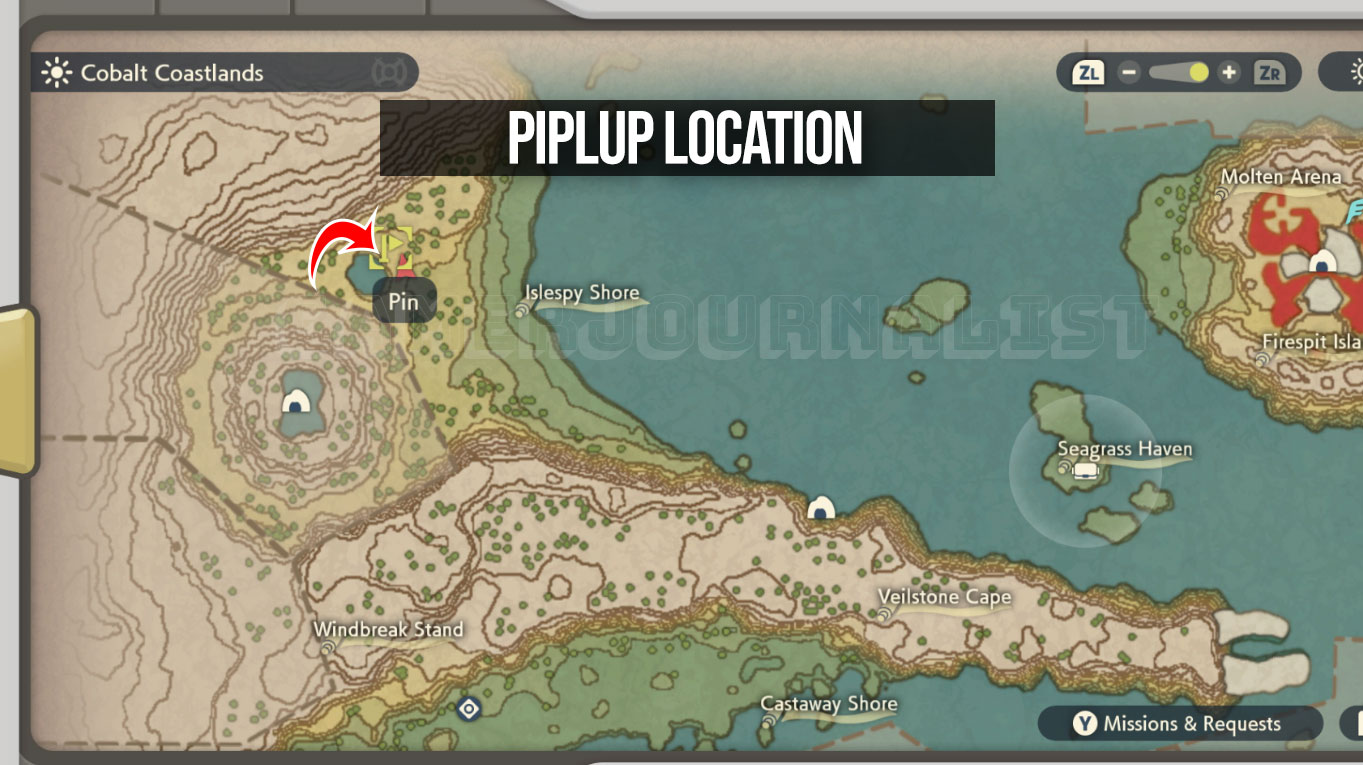Toggle the plus button to zoom in
The image size is (1363, 765).
(x=1228, y=72)
